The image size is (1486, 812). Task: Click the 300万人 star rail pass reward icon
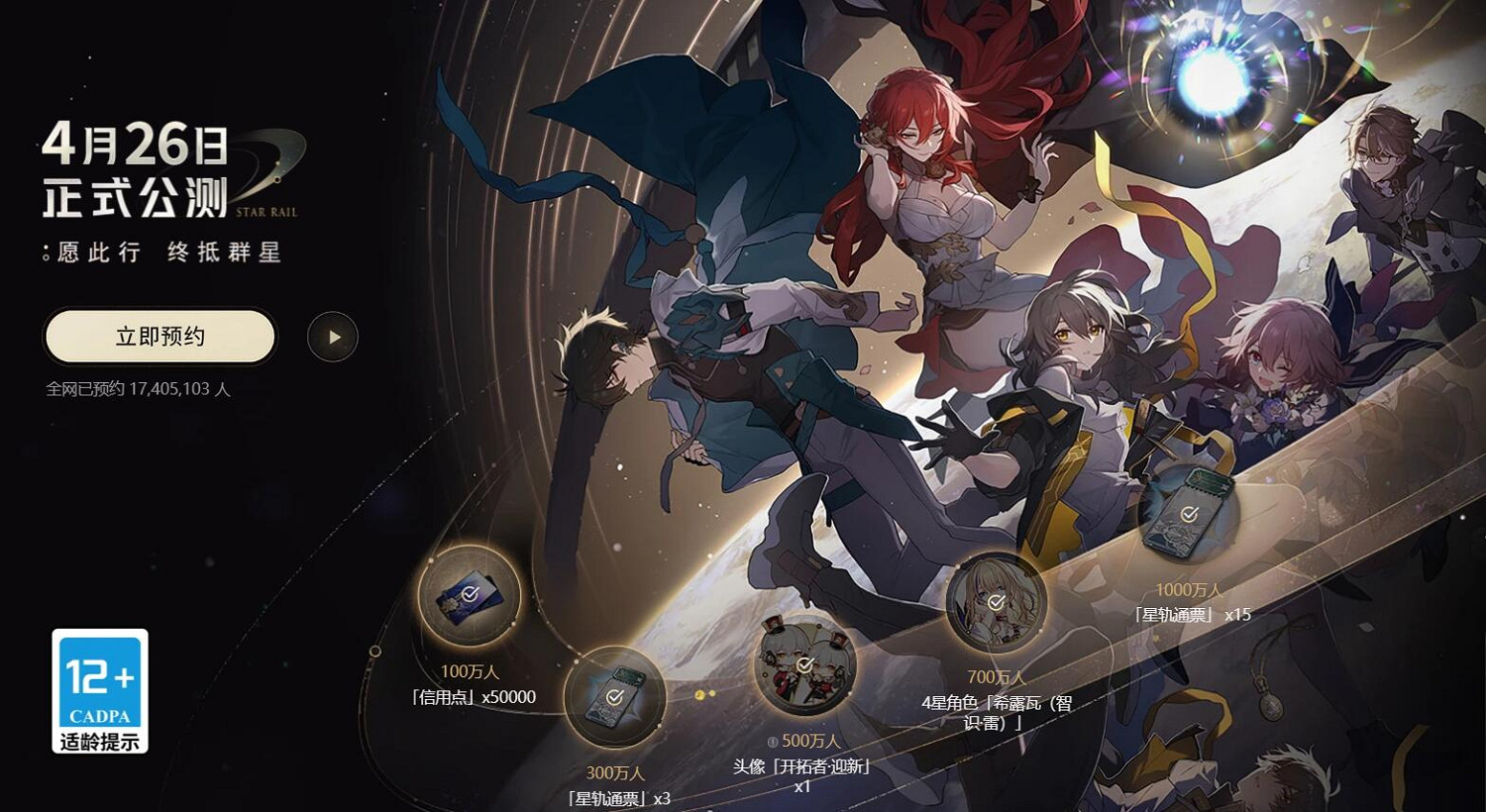coord(615,696)
